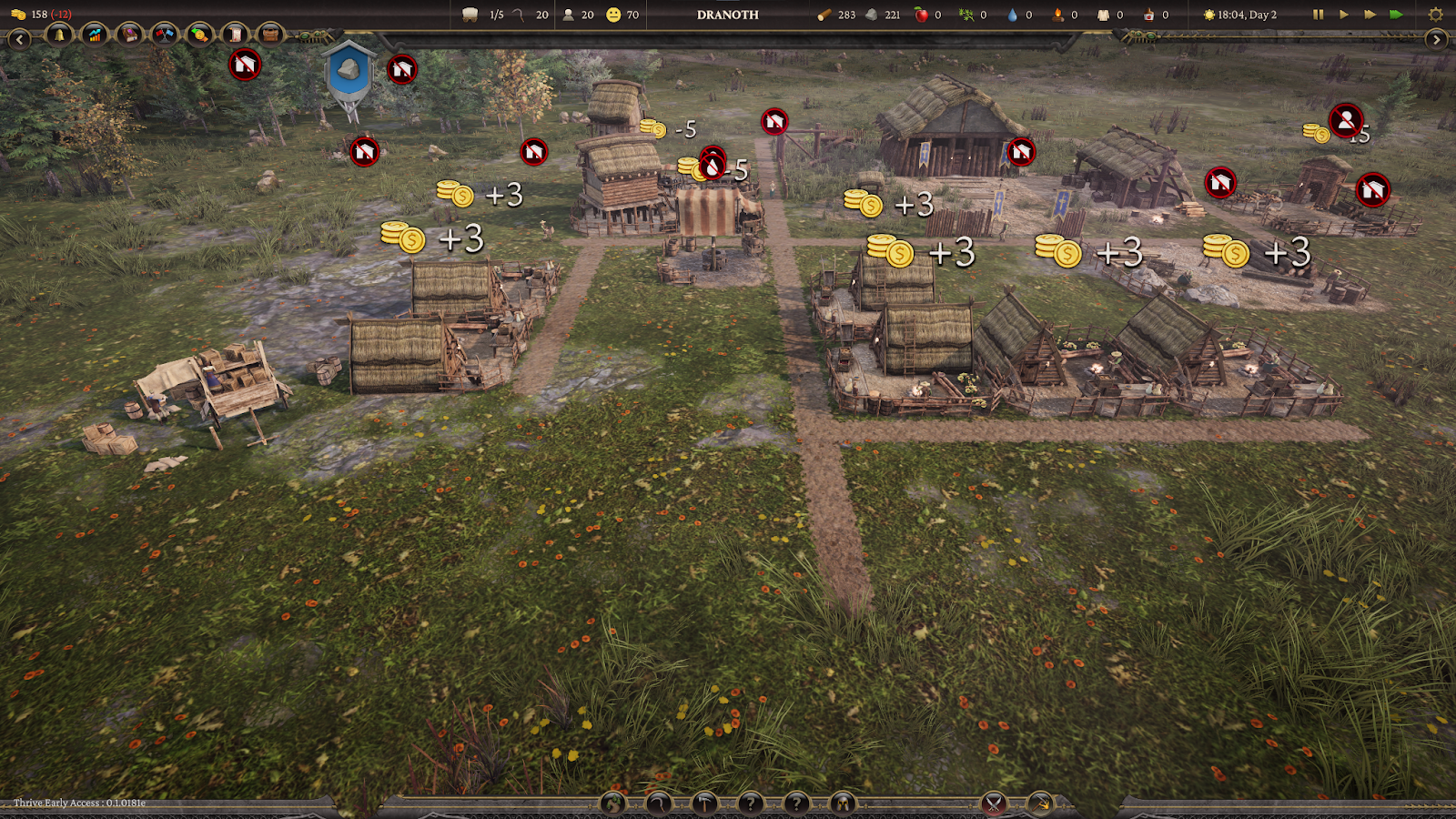
Task: Open the hammer construction build menu
Action: (704, 804)
